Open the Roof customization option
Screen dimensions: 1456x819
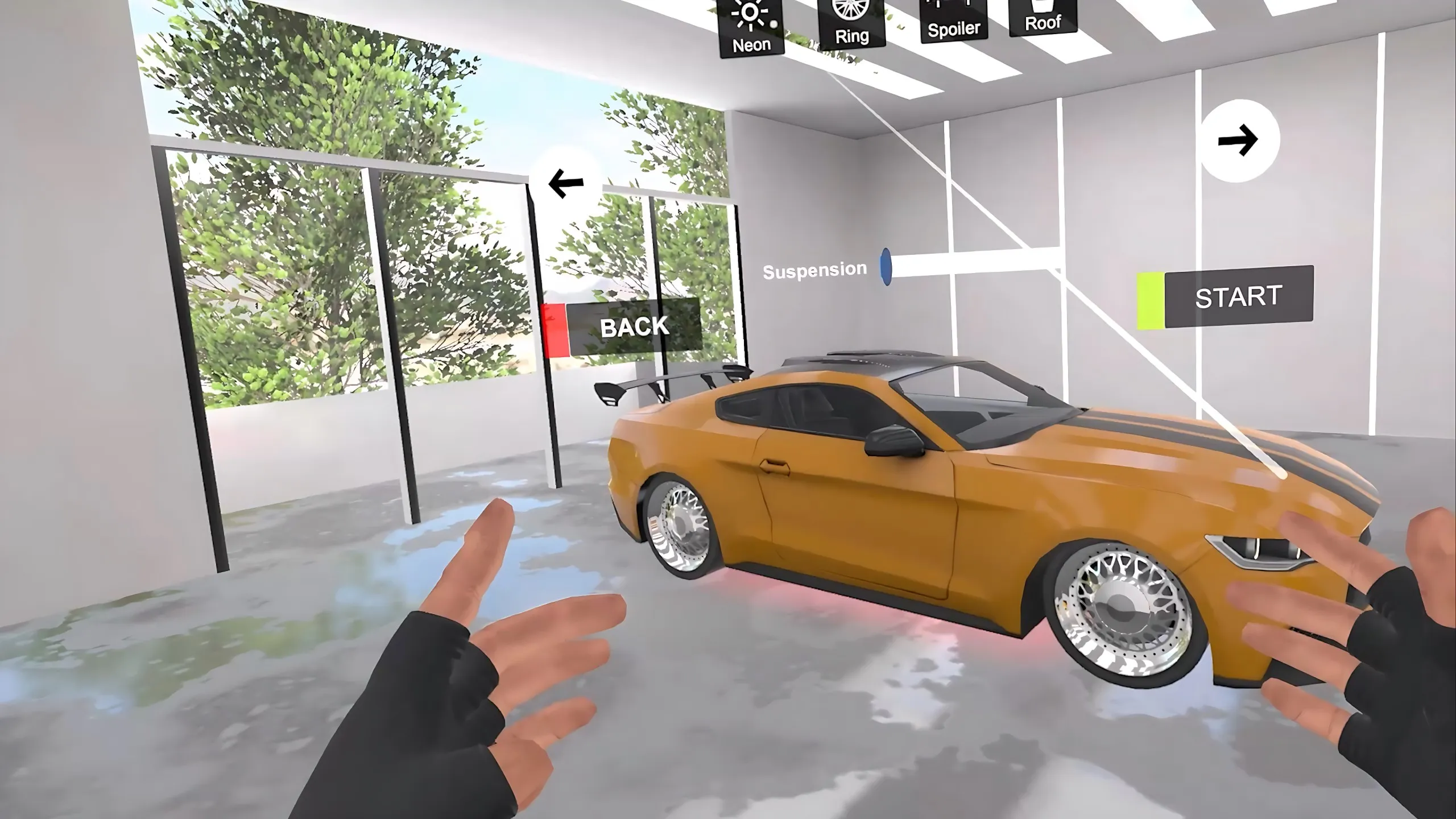[x=1043, y=16]
